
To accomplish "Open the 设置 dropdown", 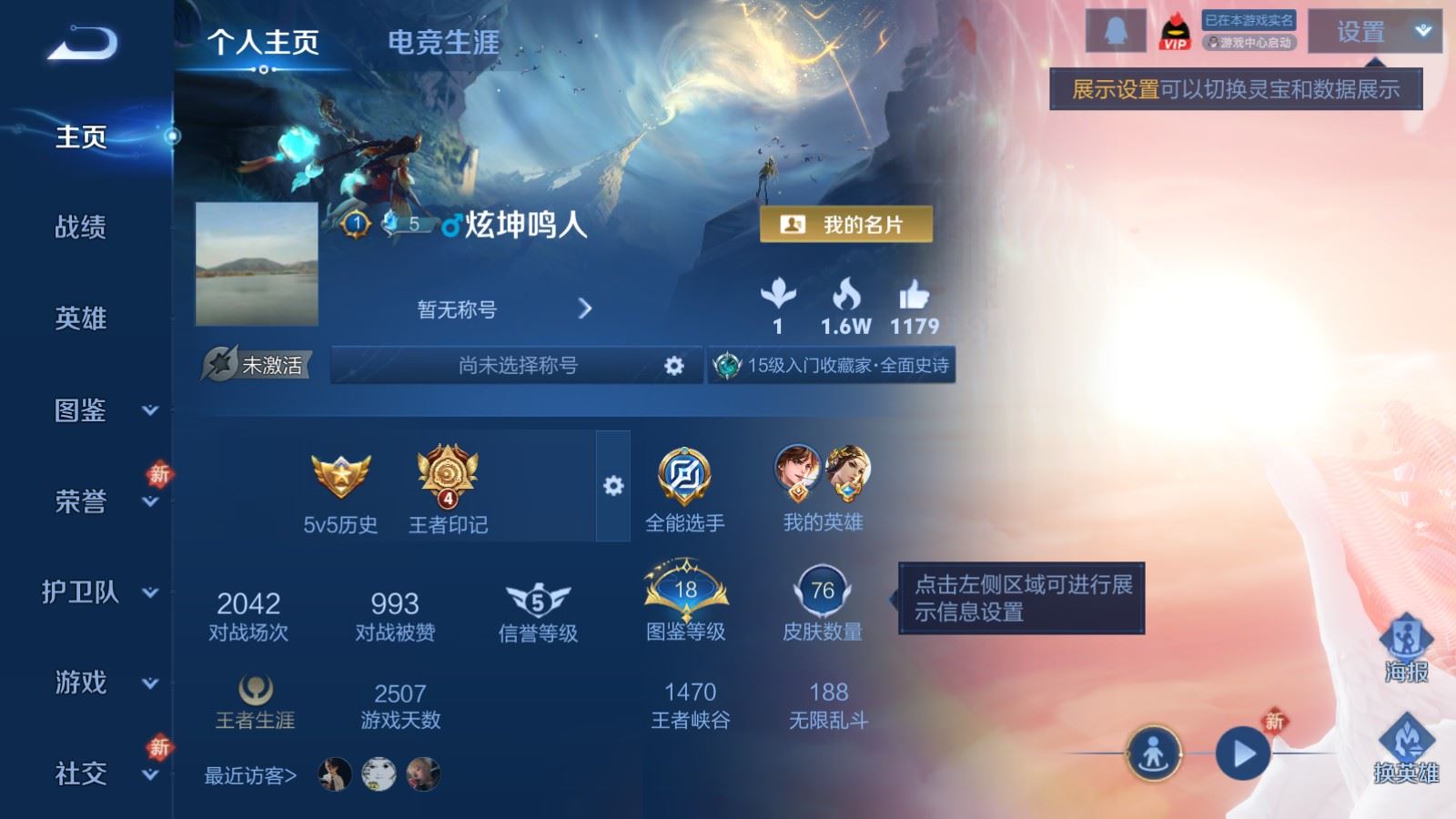I will coord(1374,32).
